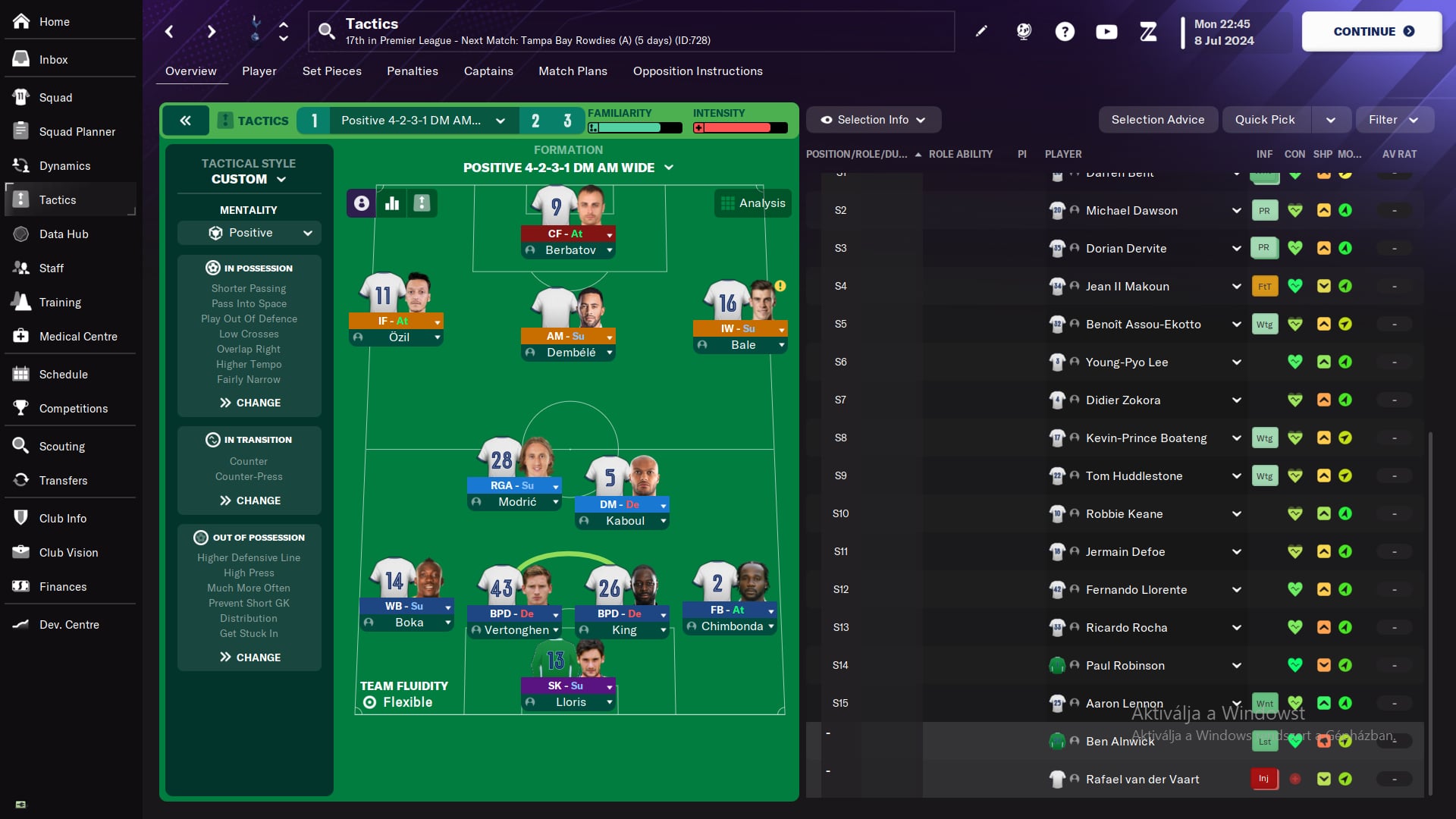Click the pencil edit icon near the title bar
The width and height of the screenshot is (1456, 819).
(981, 31)
